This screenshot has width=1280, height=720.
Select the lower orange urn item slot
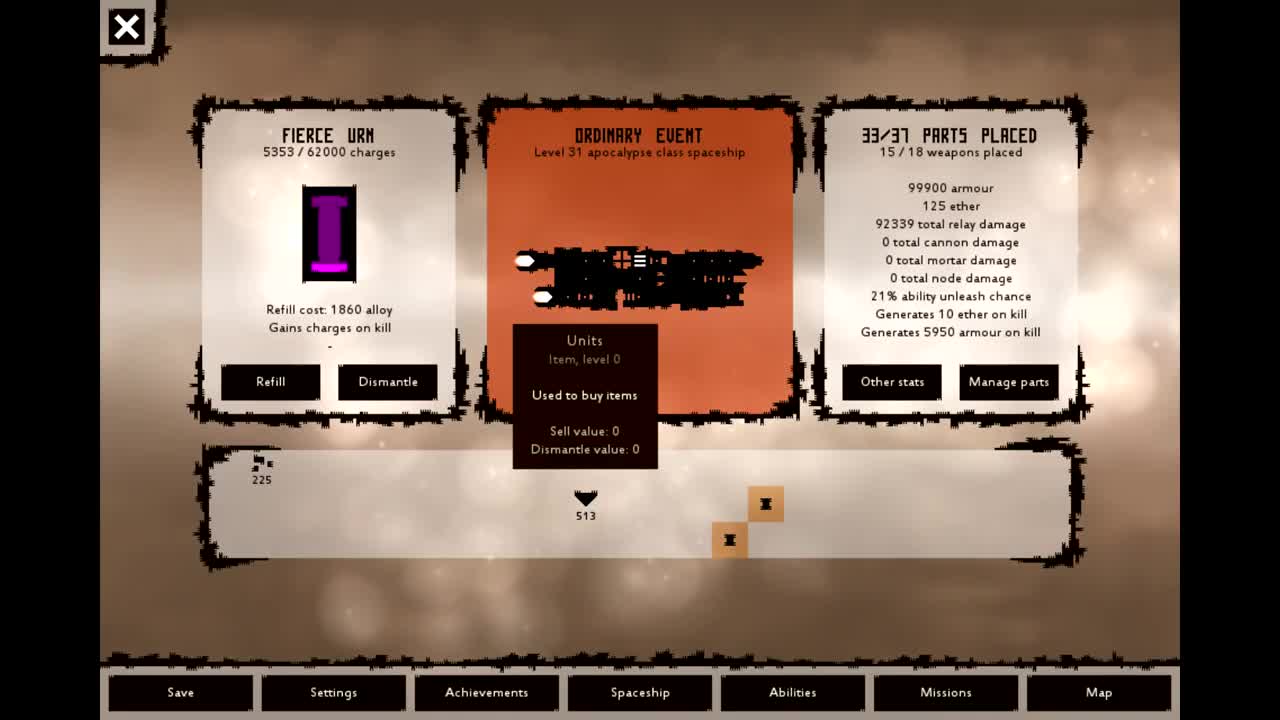coord(729,539)
